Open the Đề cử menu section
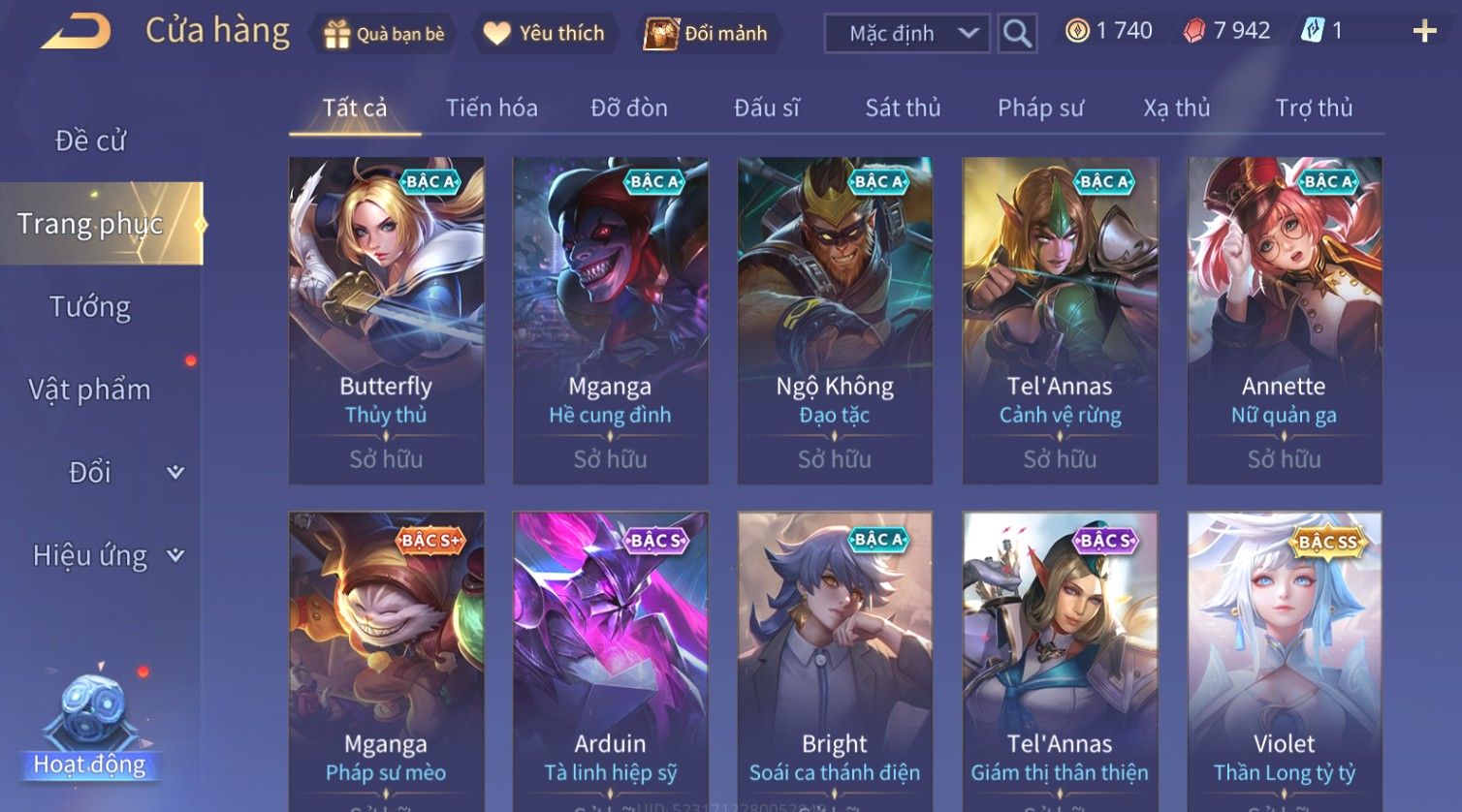1462x812 pixels. (91, 141)
